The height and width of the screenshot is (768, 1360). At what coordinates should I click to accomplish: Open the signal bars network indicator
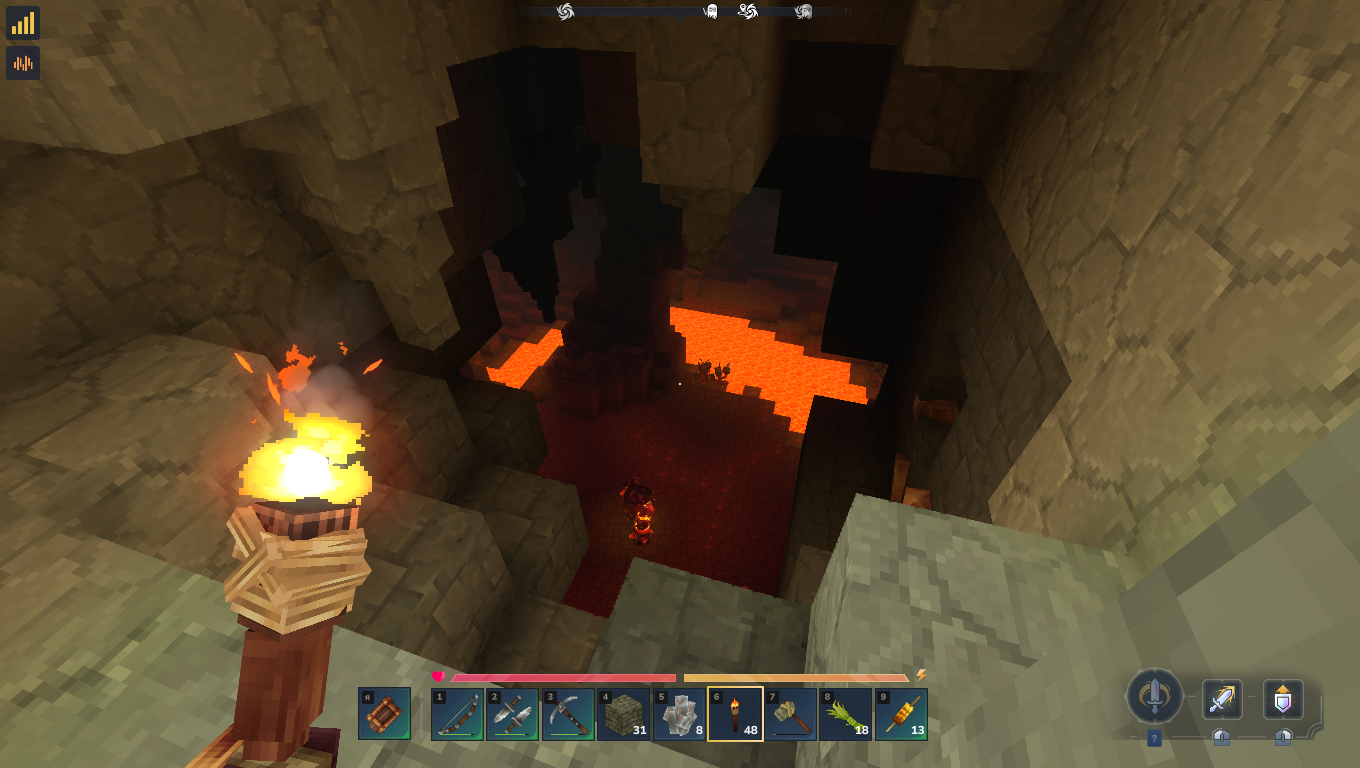[23, 23]
